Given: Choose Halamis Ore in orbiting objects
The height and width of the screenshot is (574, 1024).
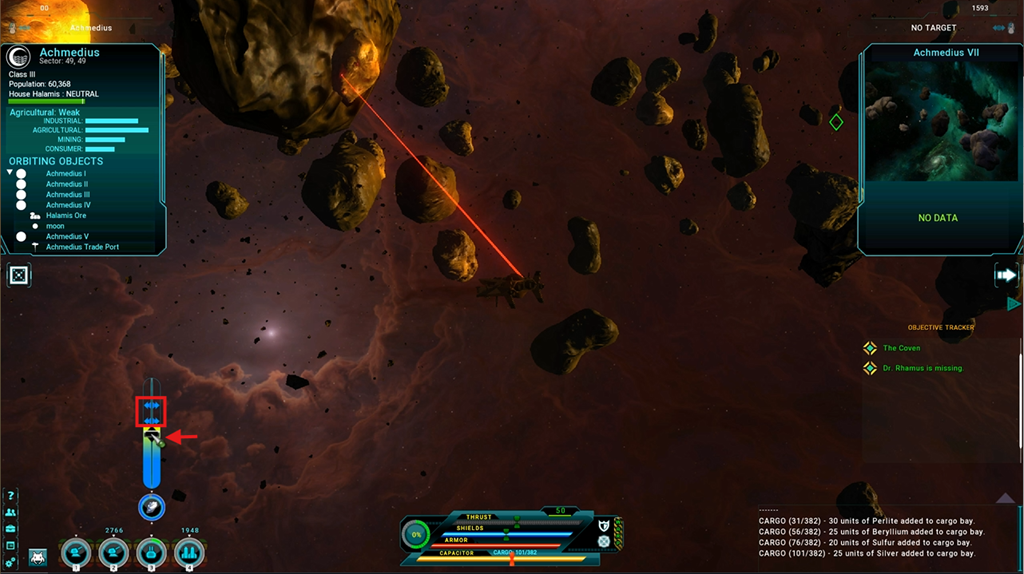Looking at the screenshot, I should tap(66, 216).
